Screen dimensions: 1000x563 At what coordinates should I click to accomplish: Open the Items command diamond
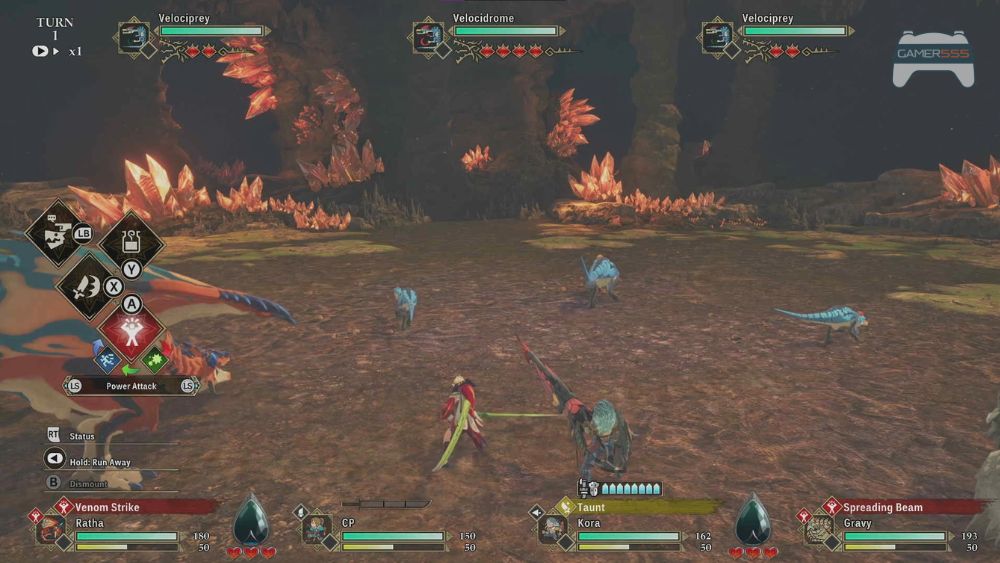131,241
